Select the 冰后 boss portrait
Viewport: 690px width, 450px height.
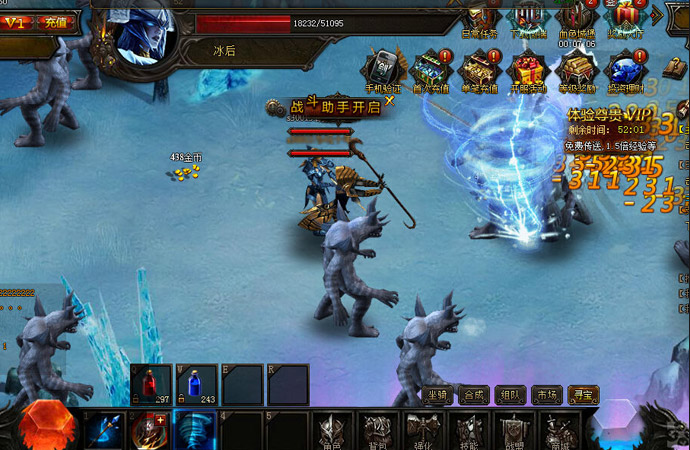(146, 33)
